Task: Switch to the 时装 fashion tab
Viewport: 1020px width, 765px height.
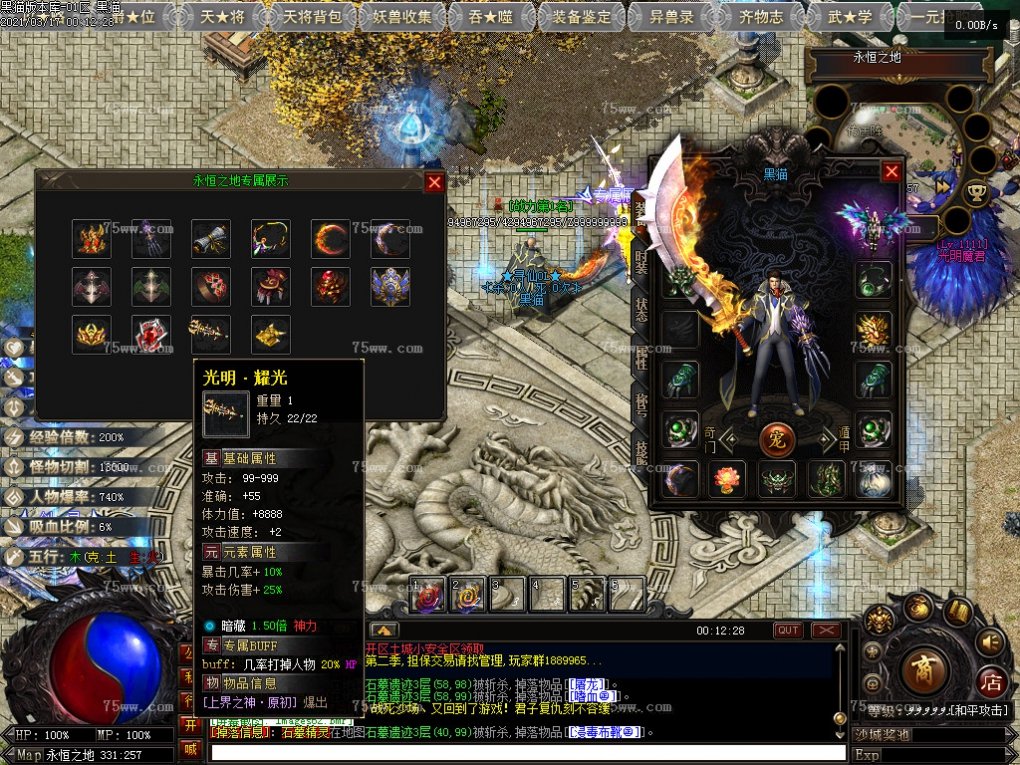Action: tap(641, 265)
